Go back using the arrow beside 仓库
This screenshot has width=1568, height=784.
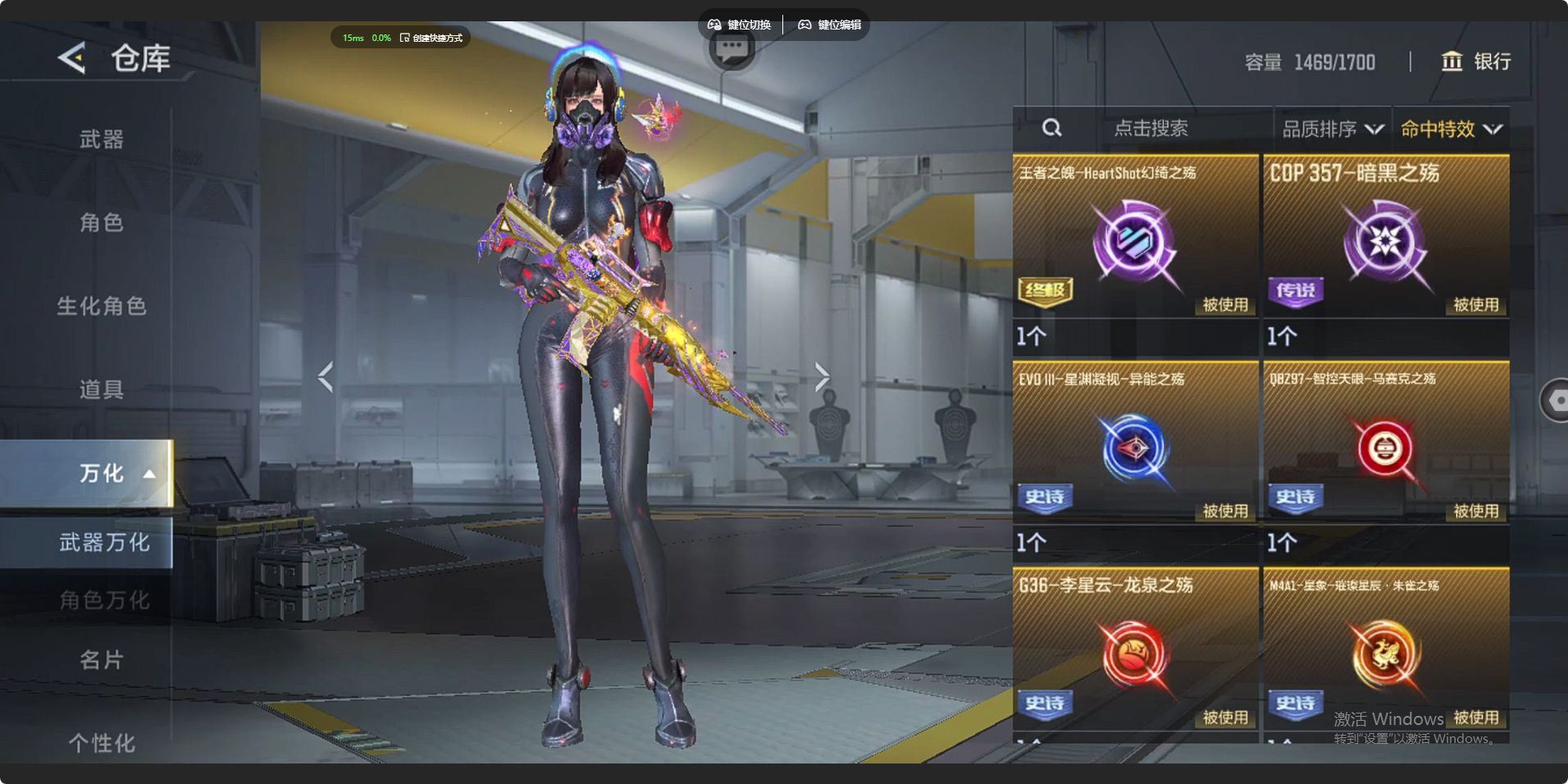tap(72, 58)
